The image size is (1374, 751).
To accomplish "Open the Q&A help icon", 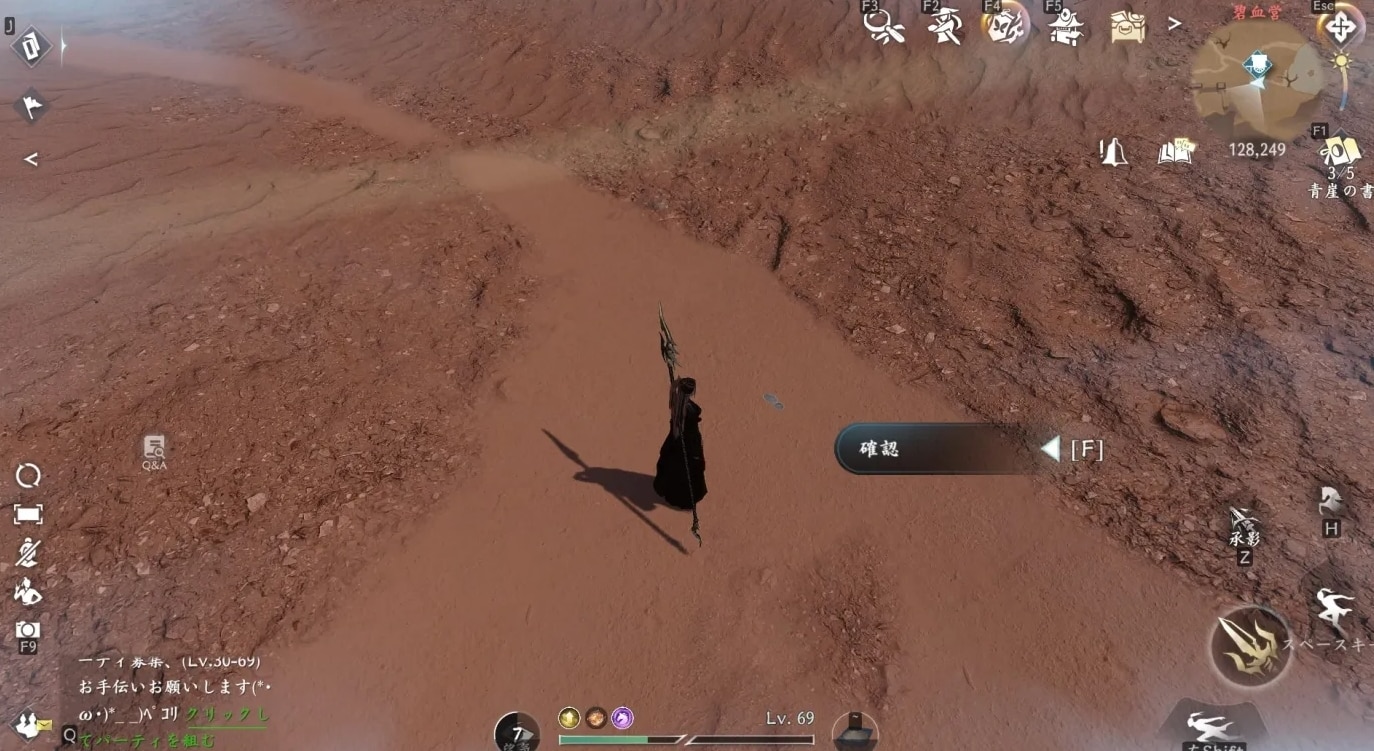I will pos(154,451).
